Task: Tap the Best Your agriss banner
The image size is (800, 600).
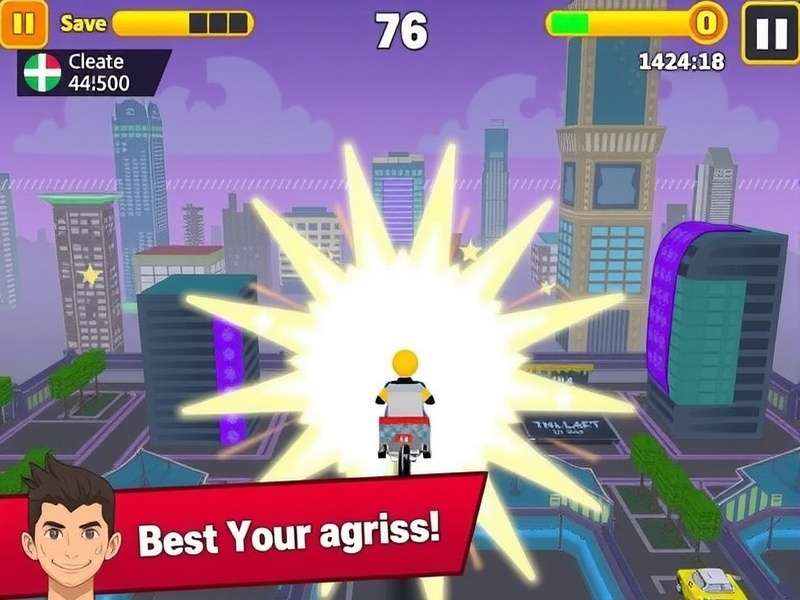Action: (x=290, y=532)
